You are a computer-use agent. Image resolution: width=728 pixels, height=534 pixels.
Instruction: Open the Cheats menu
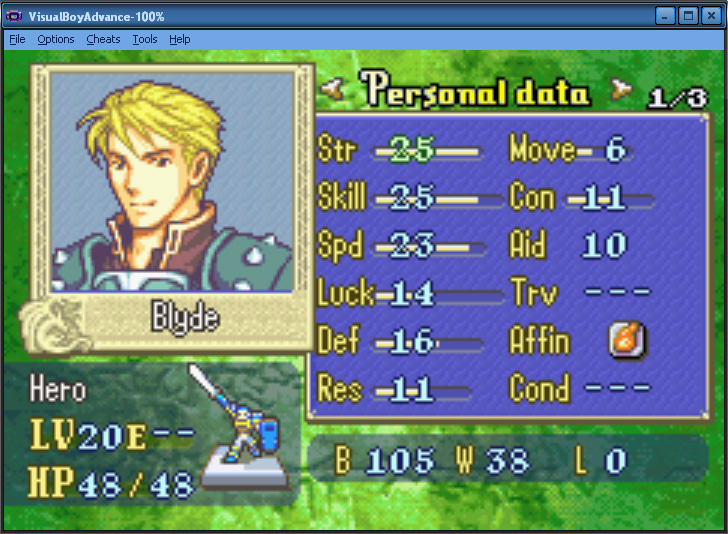pyautogui.click(x=103, y=39)
